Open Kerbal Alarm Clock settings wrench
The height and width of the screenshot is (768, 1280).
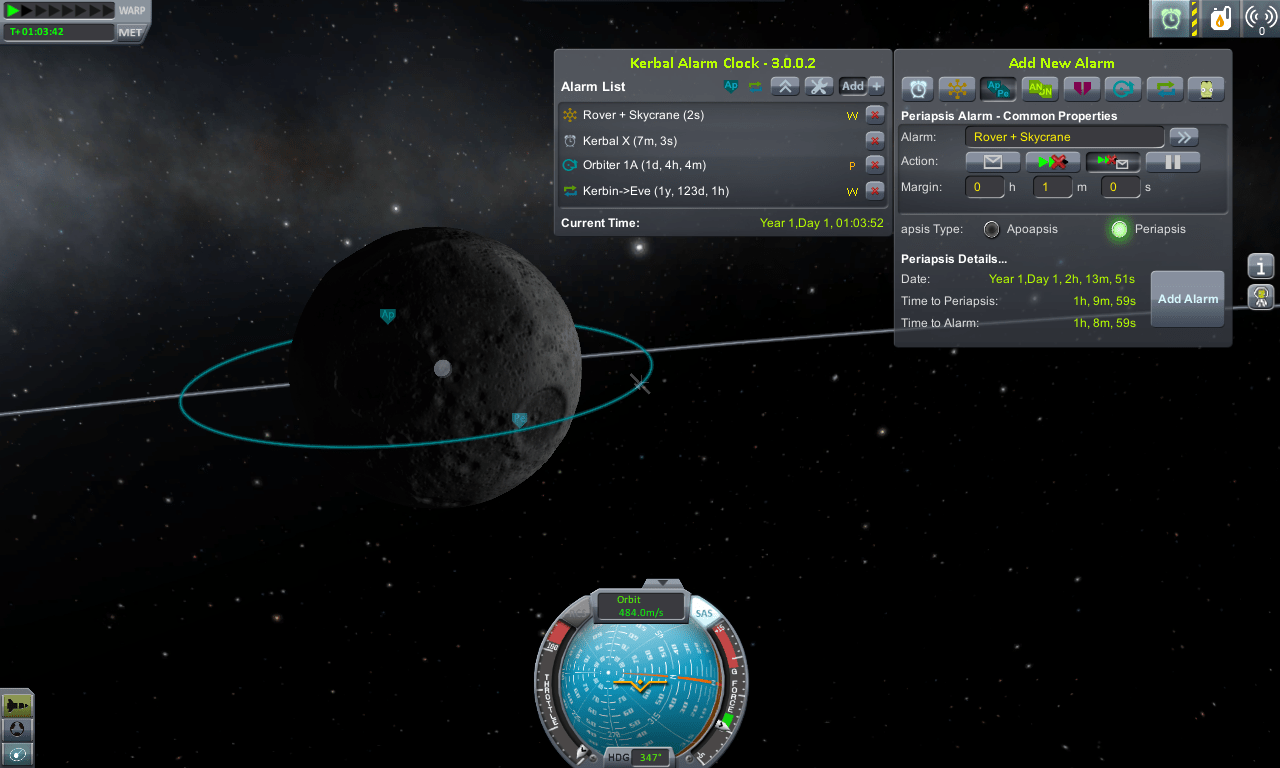click(819, 86)
